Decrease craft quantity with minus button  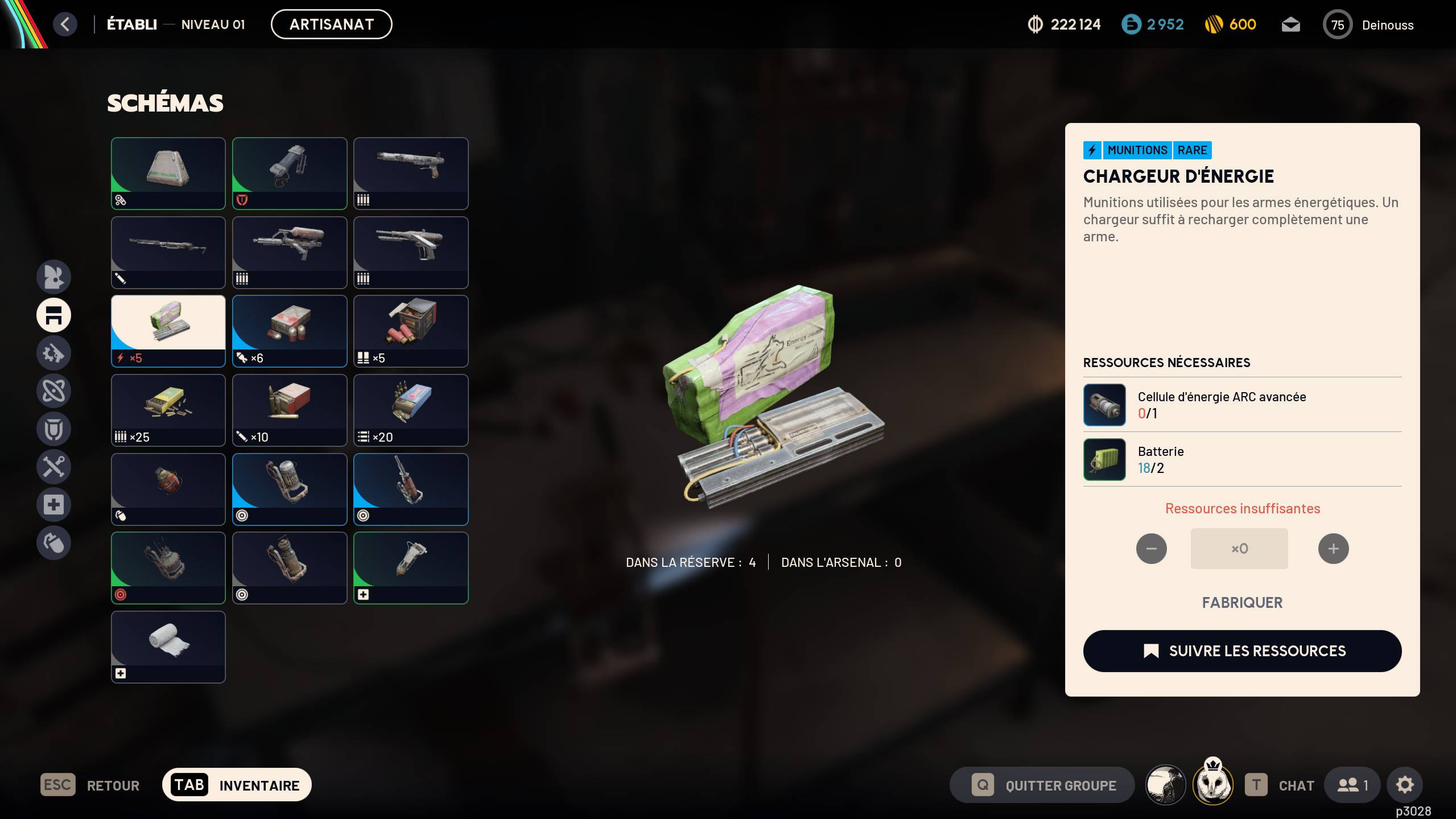(x=1151, y=549)
